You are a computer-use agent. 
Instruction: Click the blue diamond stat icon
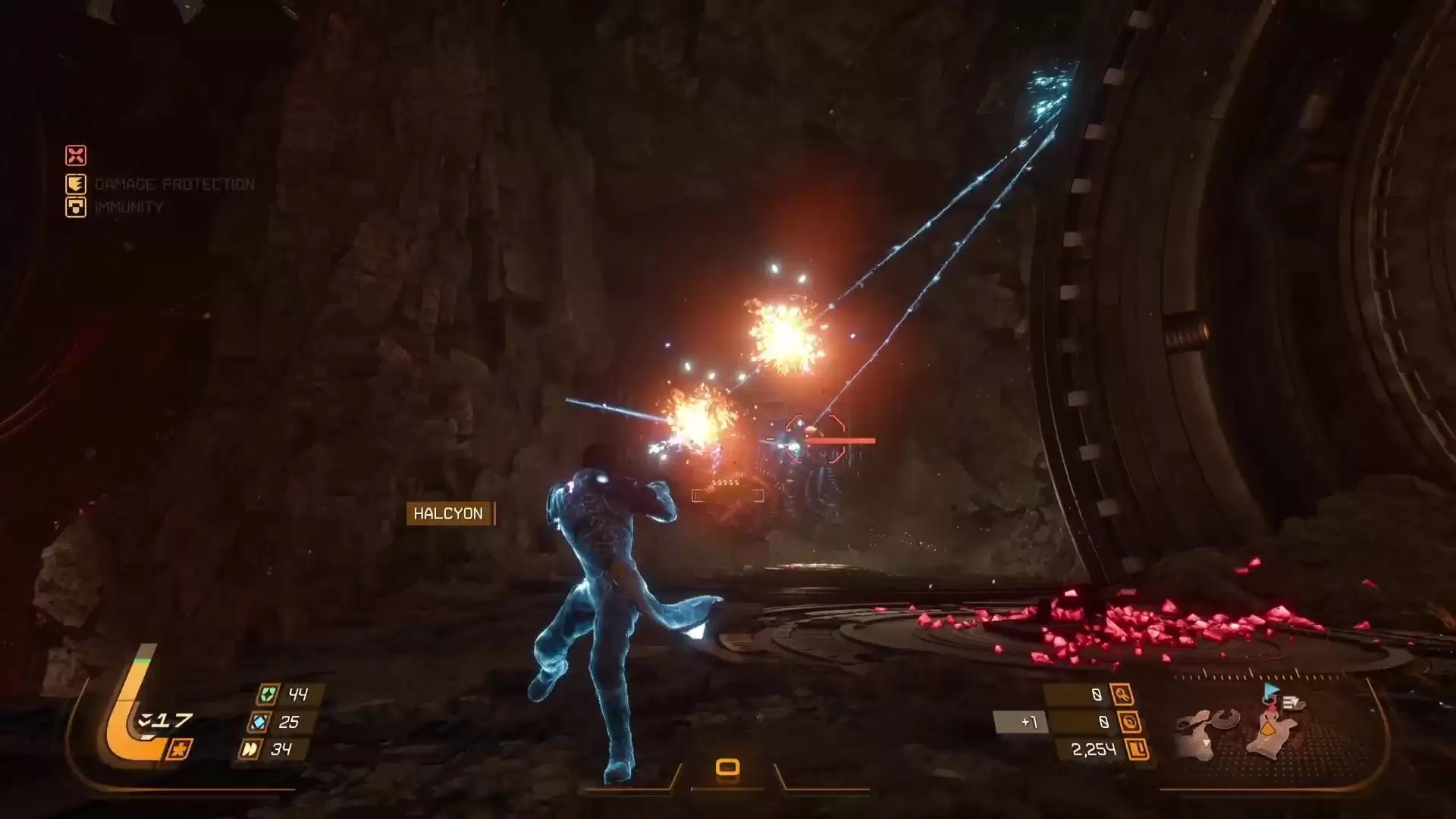point(258,722)
